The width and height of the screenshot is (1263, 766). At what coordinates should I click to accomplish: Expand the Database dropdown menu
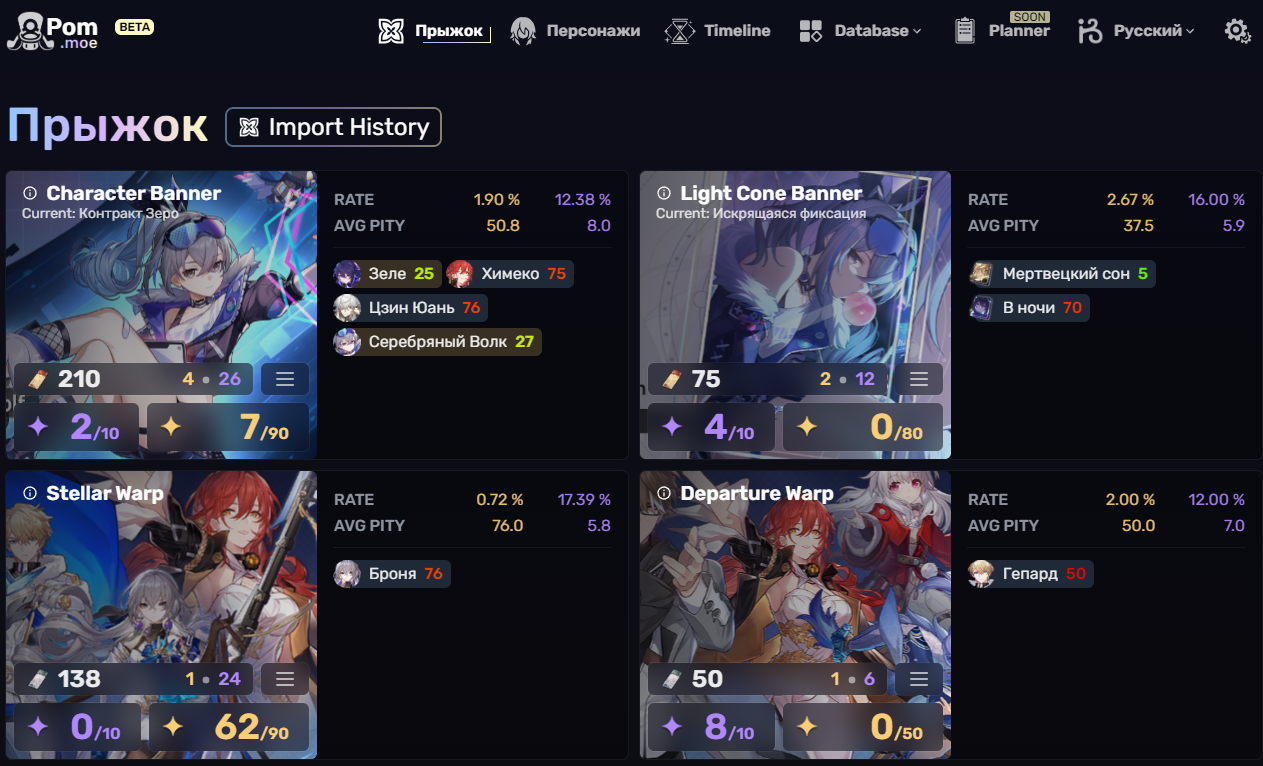[860, 31]
